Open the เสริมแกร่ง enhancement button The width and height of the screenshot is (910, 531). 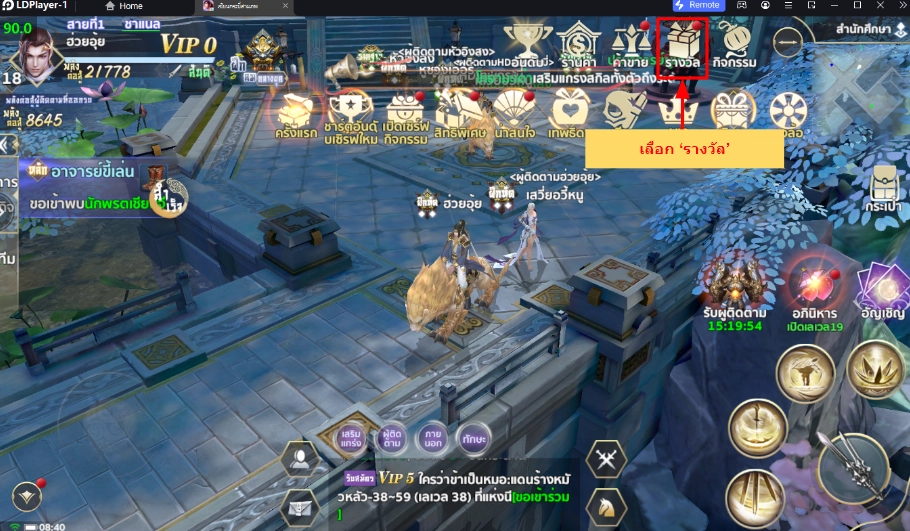click(x=351, y=438)
